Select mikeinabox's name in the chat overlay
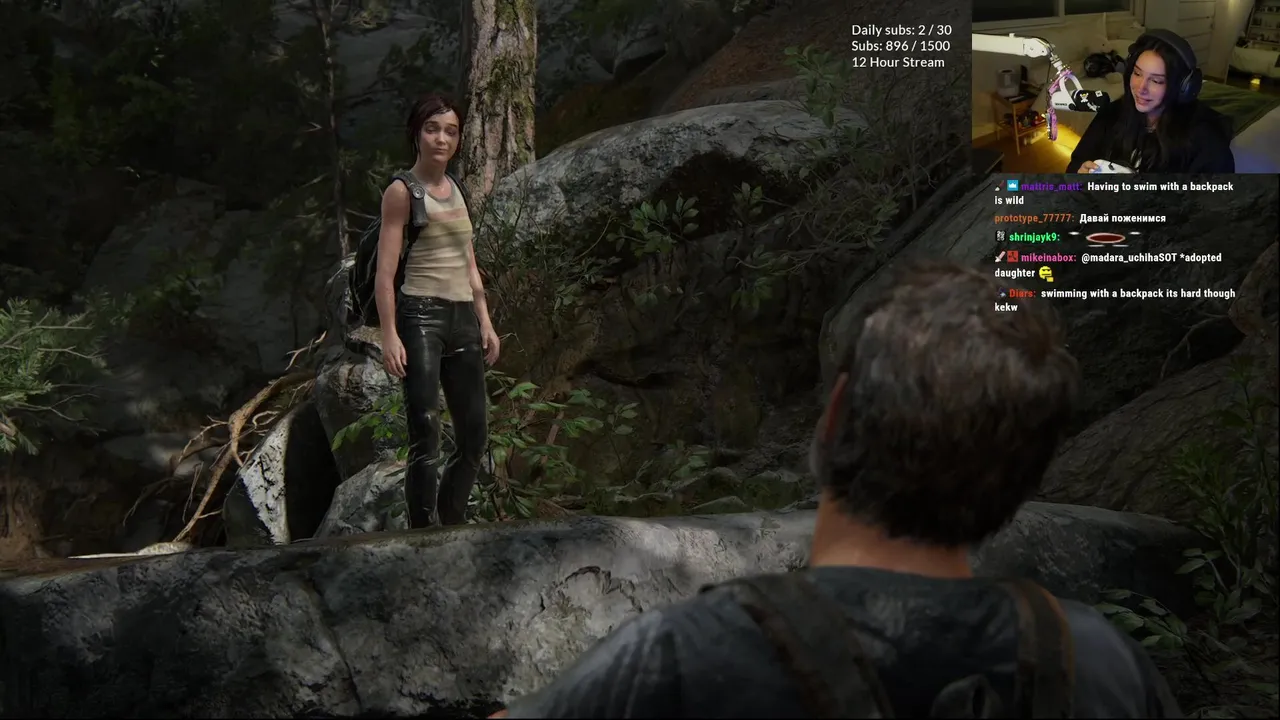1280x720 pixels. point(1048,258)
